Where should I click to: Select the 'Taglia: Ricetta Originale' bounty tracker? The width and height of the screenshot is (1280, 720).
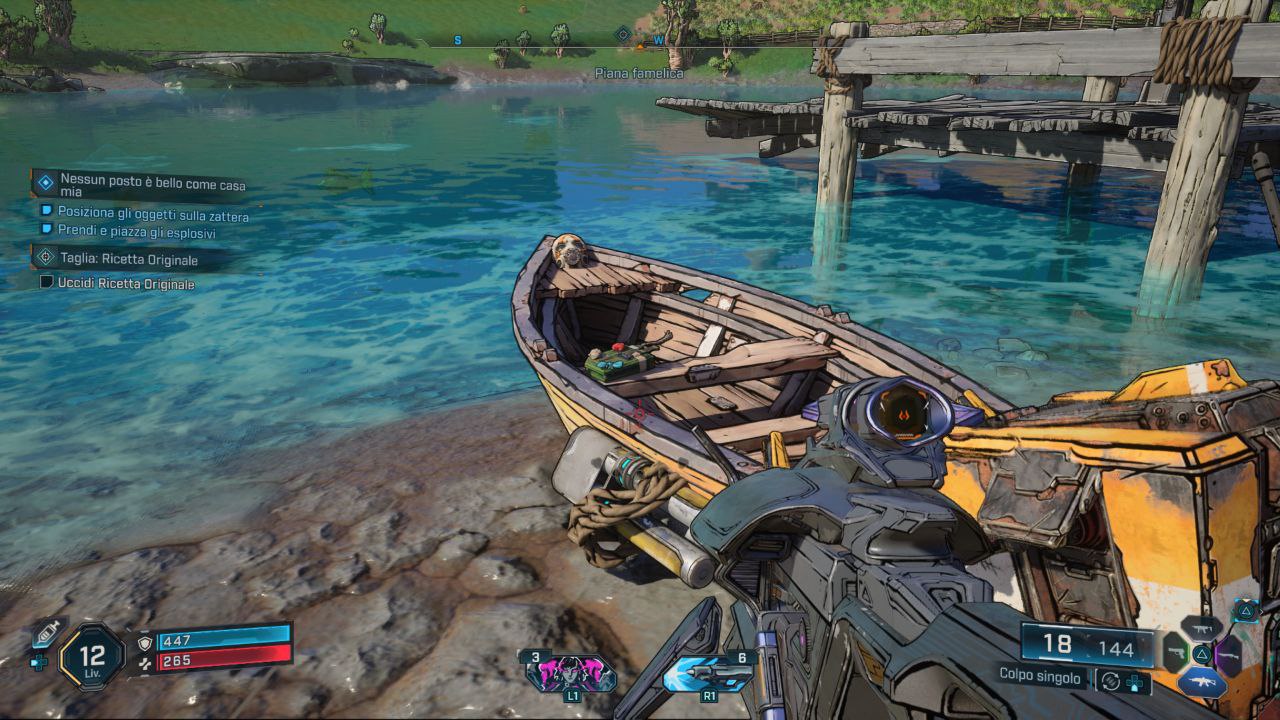[x=127, y=260]
